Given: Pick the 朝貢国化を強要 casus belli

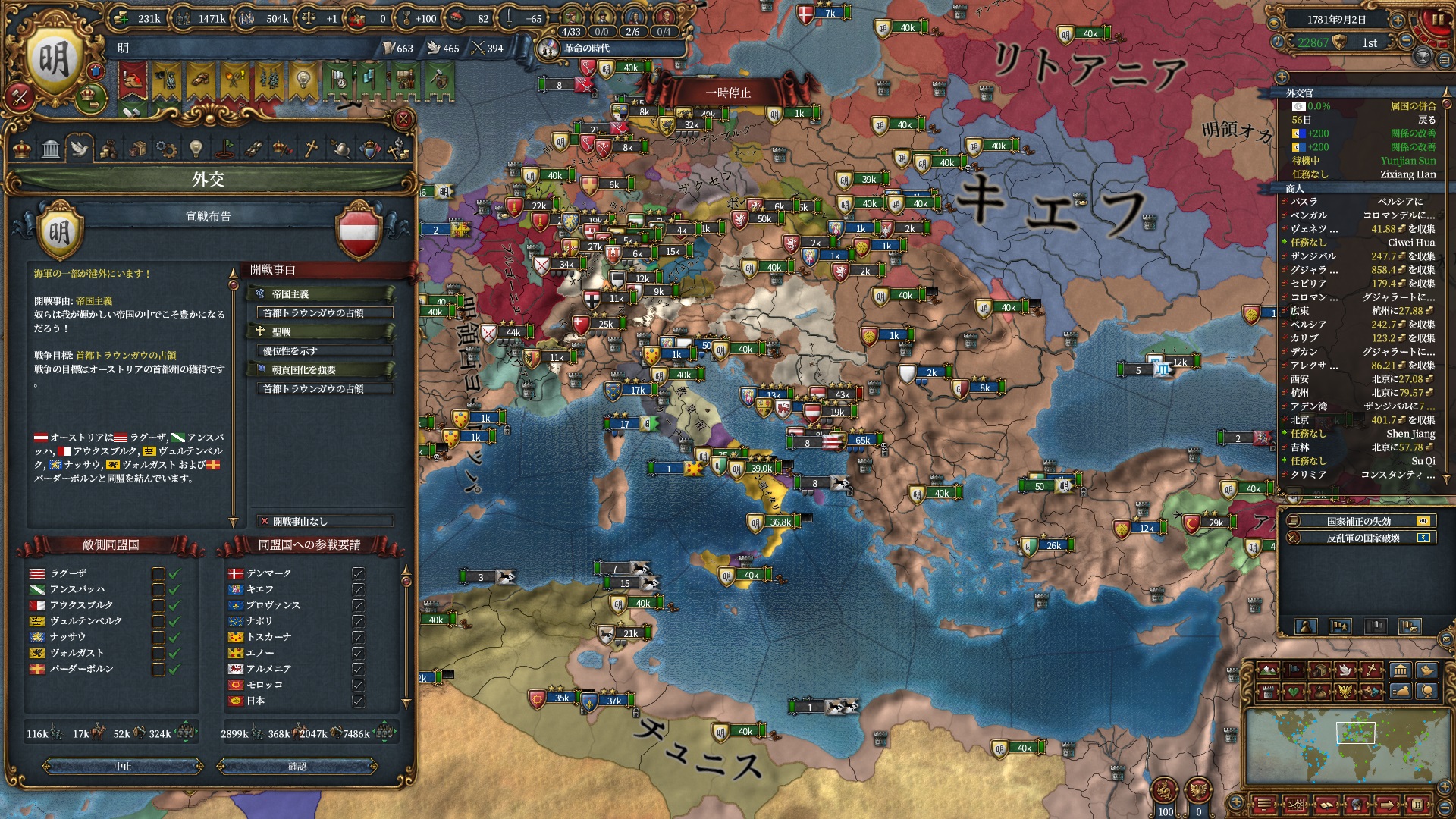Looking at the screenshot, I should click(x=320, y=369).
